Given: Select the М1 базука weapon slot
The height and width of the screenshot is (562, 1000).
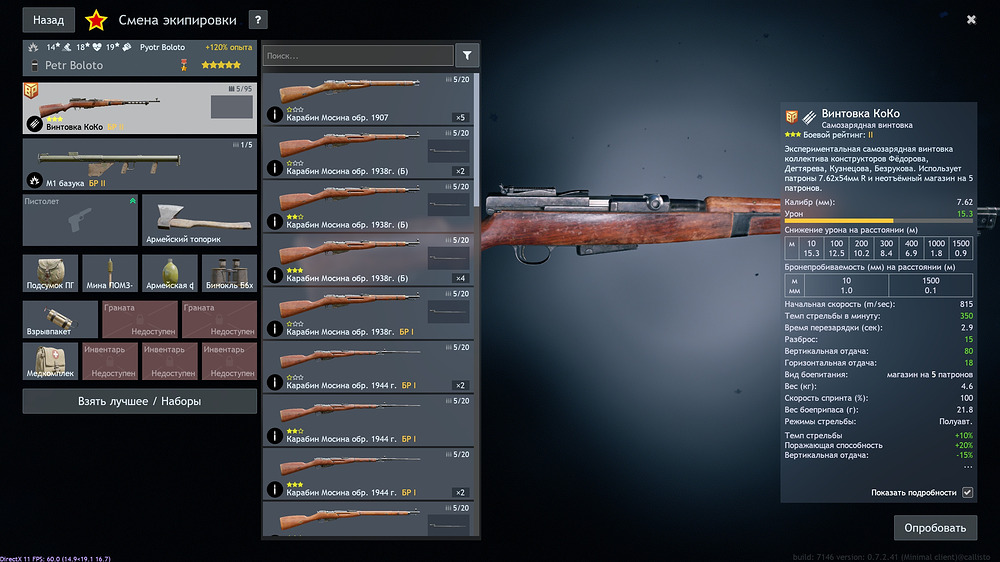Looking at the screenshot, I should tap(139, 164).
